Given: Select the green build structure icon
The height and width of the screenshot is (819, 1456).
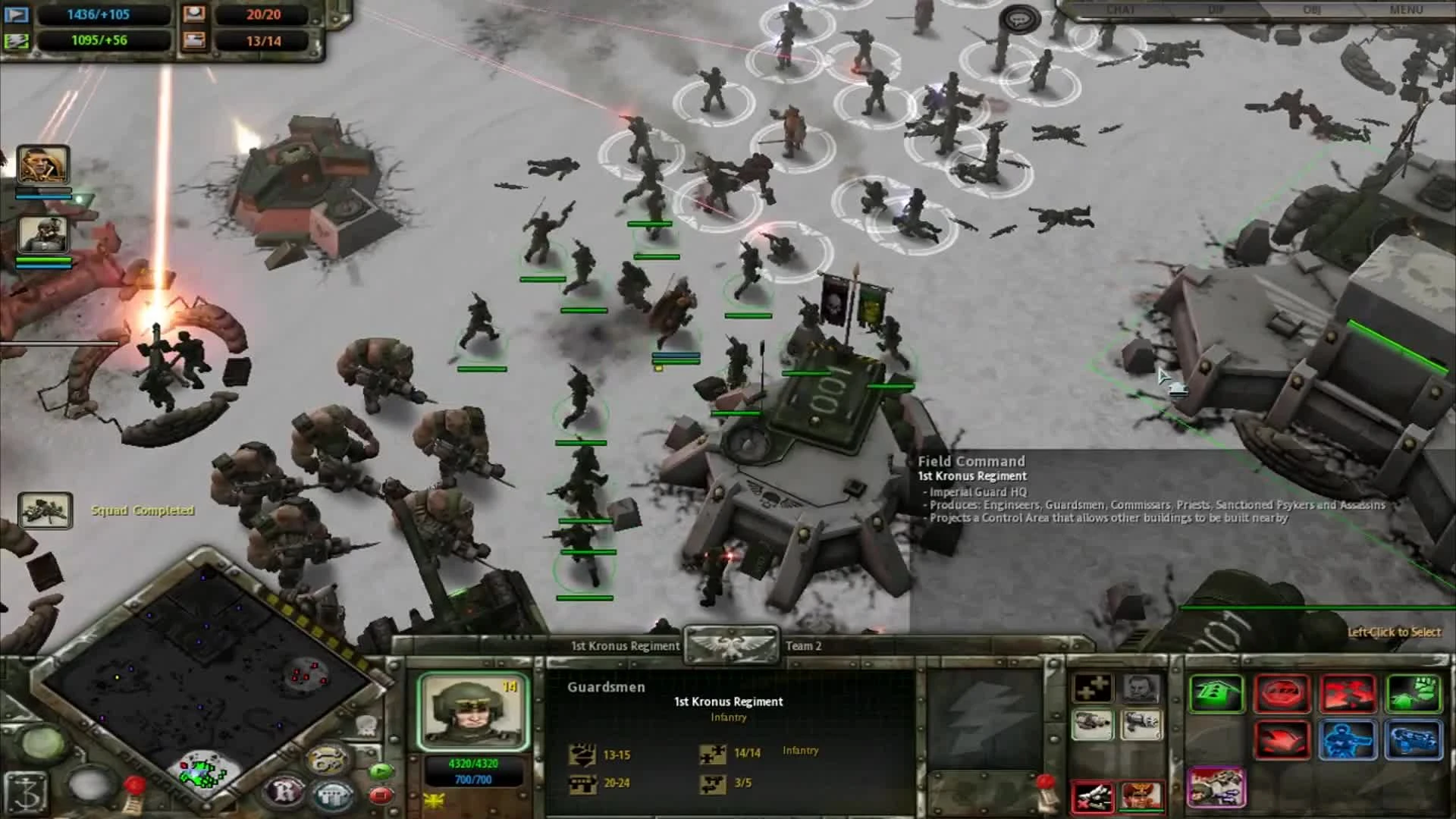Looking at the screenshot, I should tap(1216, 693).
